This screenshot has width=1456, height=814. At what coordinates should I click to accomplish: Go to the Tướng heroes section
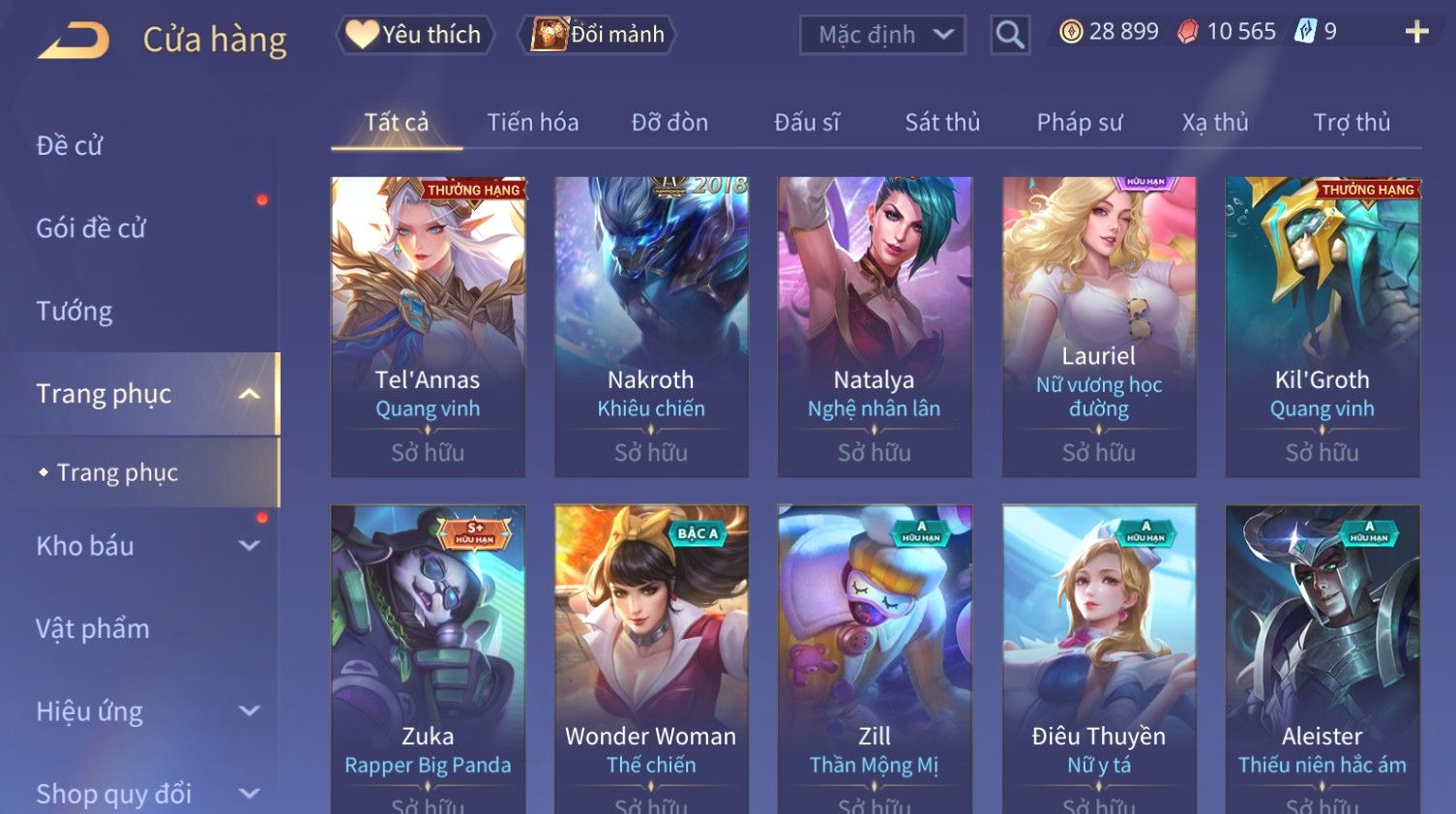74,312
